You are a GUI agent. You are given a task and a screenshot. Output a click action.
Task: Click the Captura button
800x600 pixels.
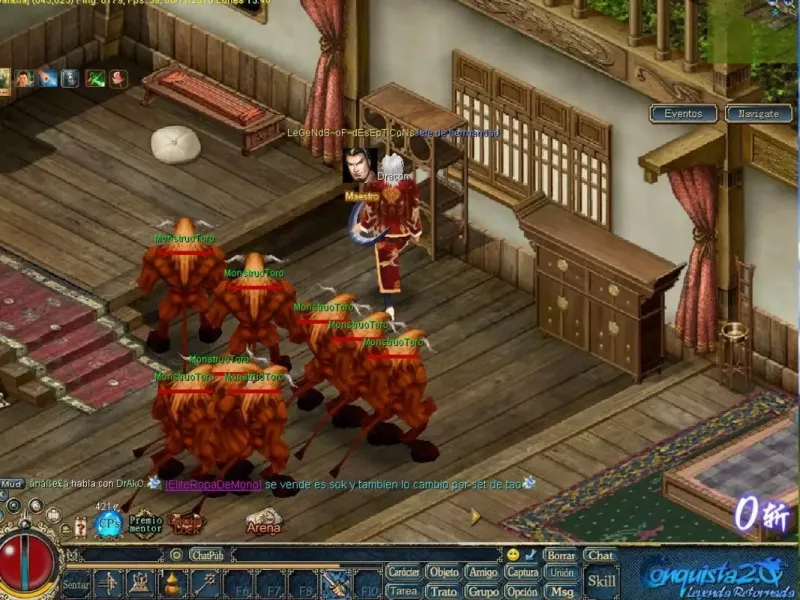click(522, 572)
